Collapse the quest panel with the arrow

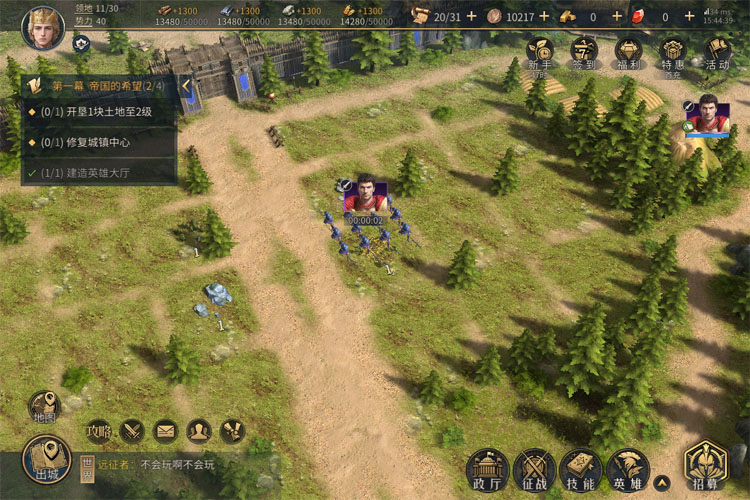[186, 85]
